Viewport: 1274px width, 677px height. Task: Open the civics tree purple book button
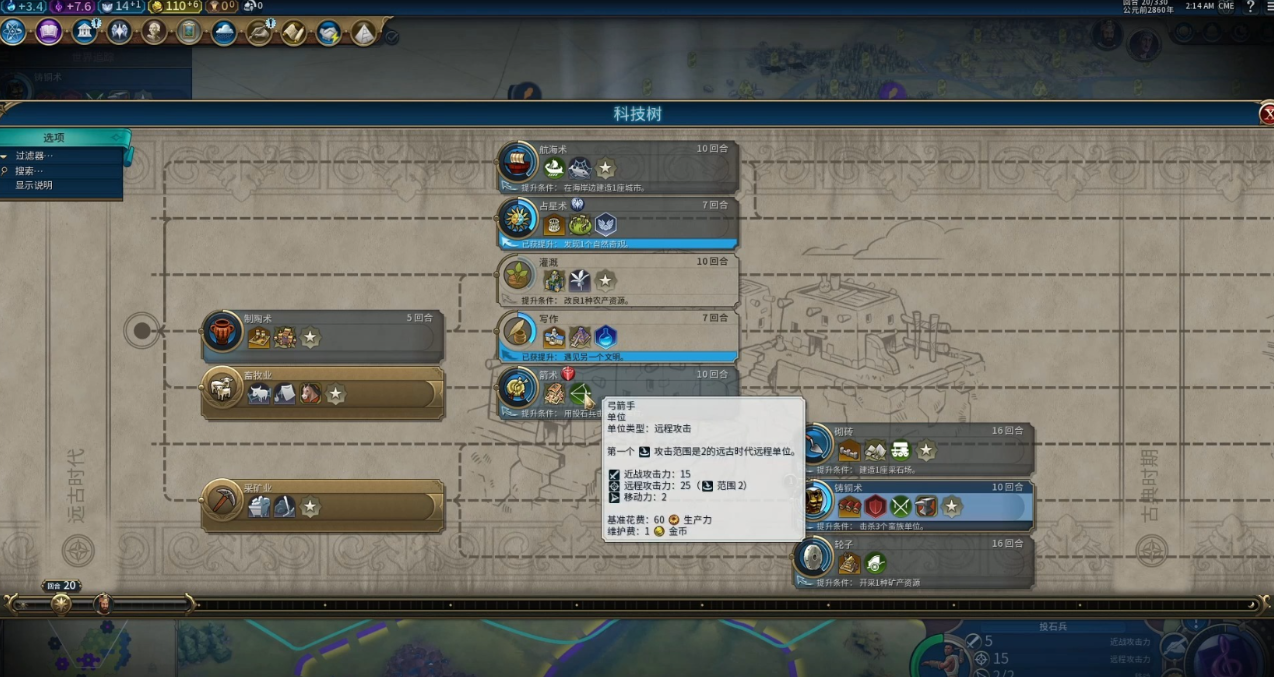tap(49, 32)
